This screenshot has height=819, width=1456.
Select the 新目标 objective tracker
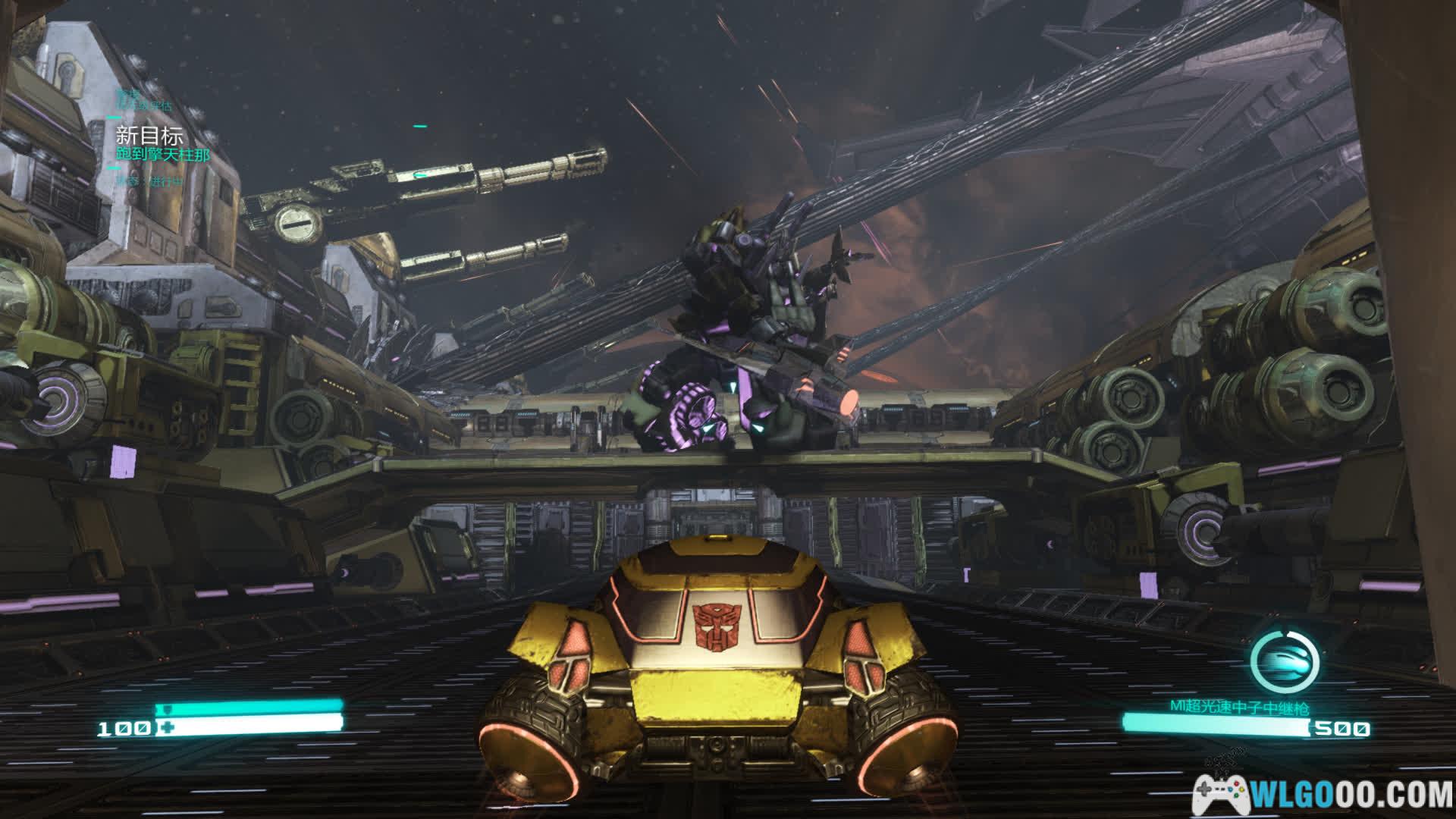[x=150, y=136]
